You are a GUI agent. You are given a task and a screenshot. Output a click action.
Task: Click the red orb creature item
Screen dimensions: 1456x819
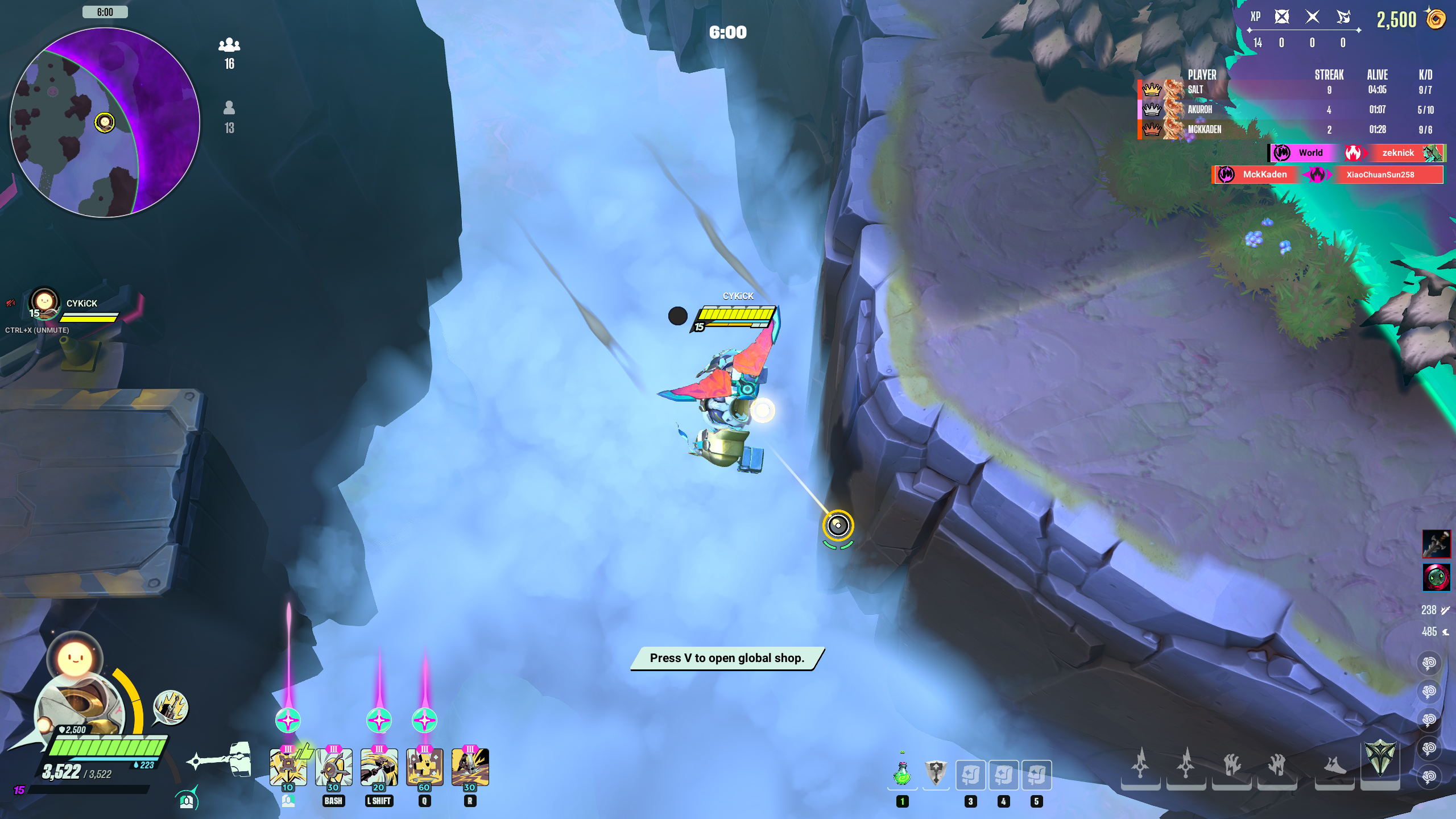(1436, 577)
